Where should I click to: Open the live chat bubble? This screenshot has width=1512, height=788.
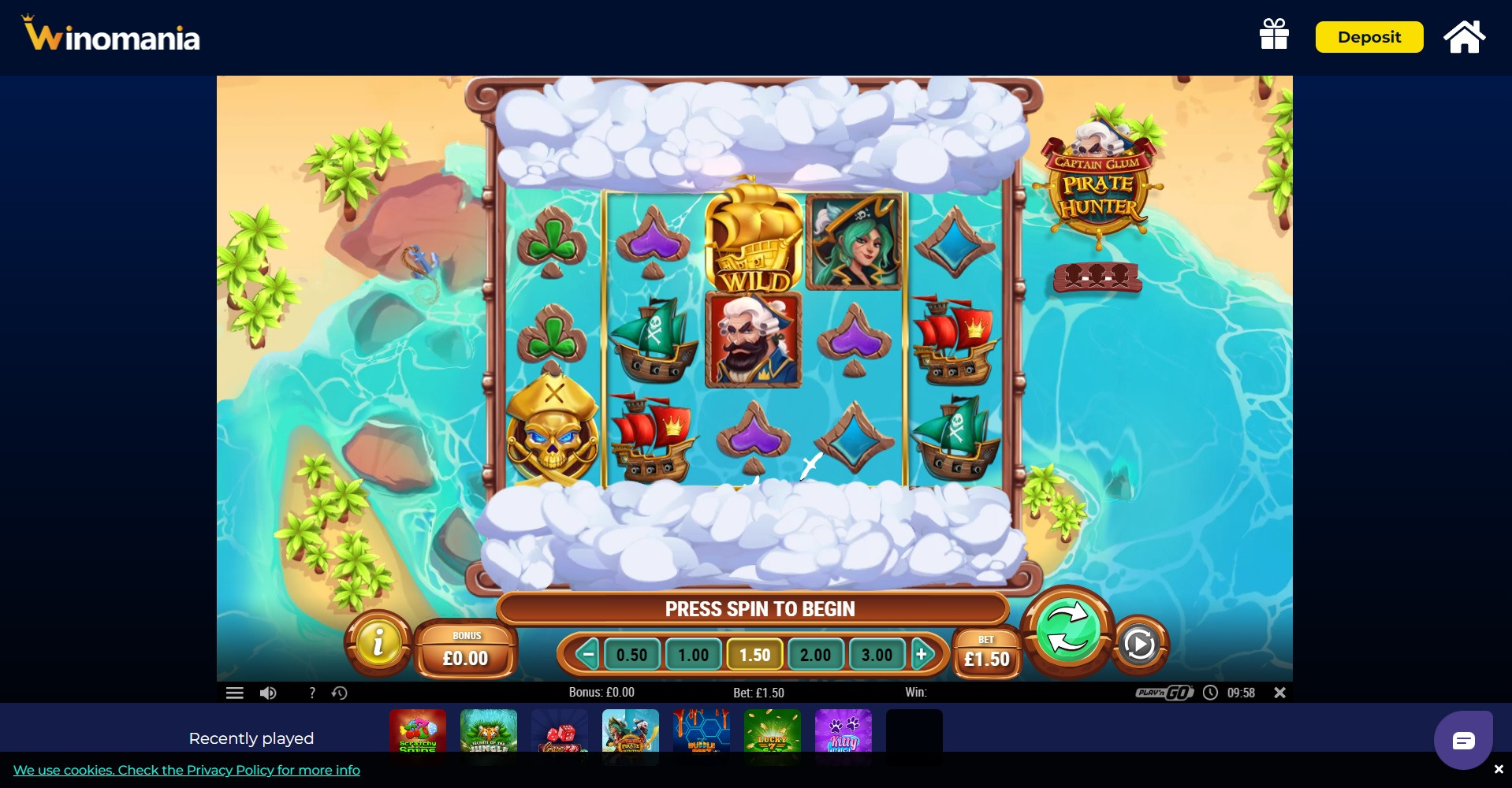click(1462, 739)
